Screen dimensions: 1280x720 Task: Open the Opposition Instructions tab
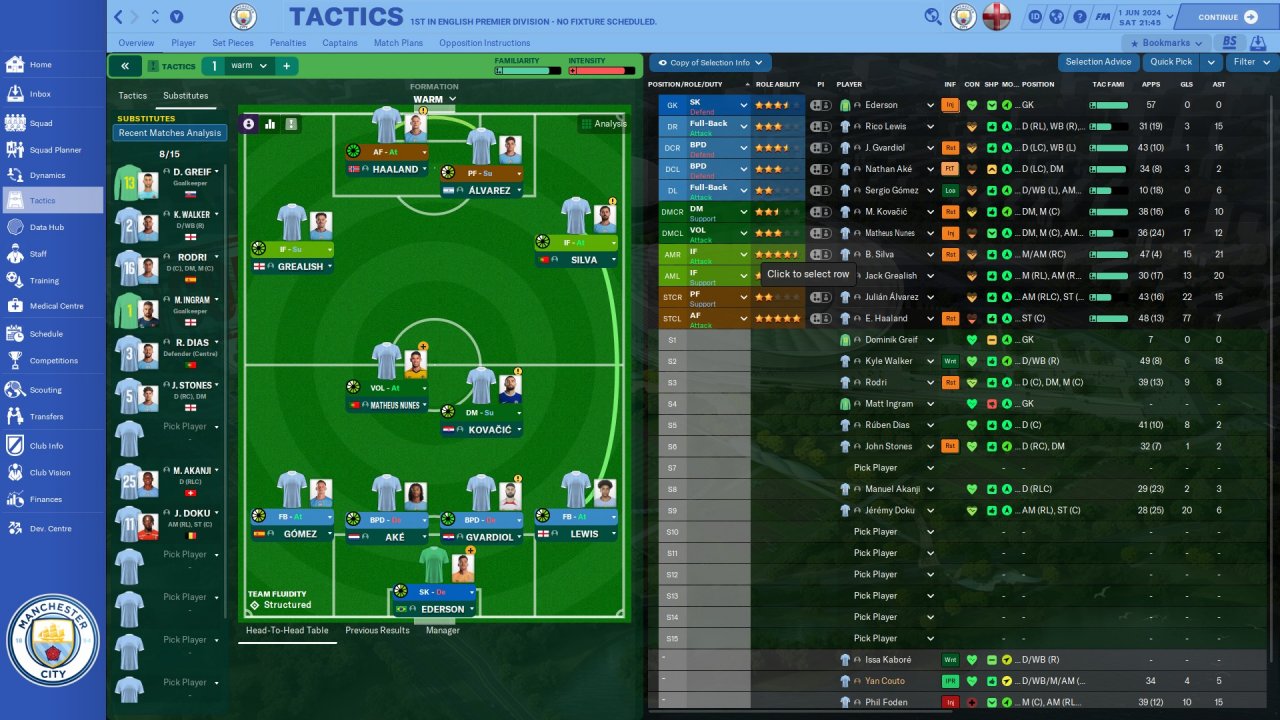(484, 43)
